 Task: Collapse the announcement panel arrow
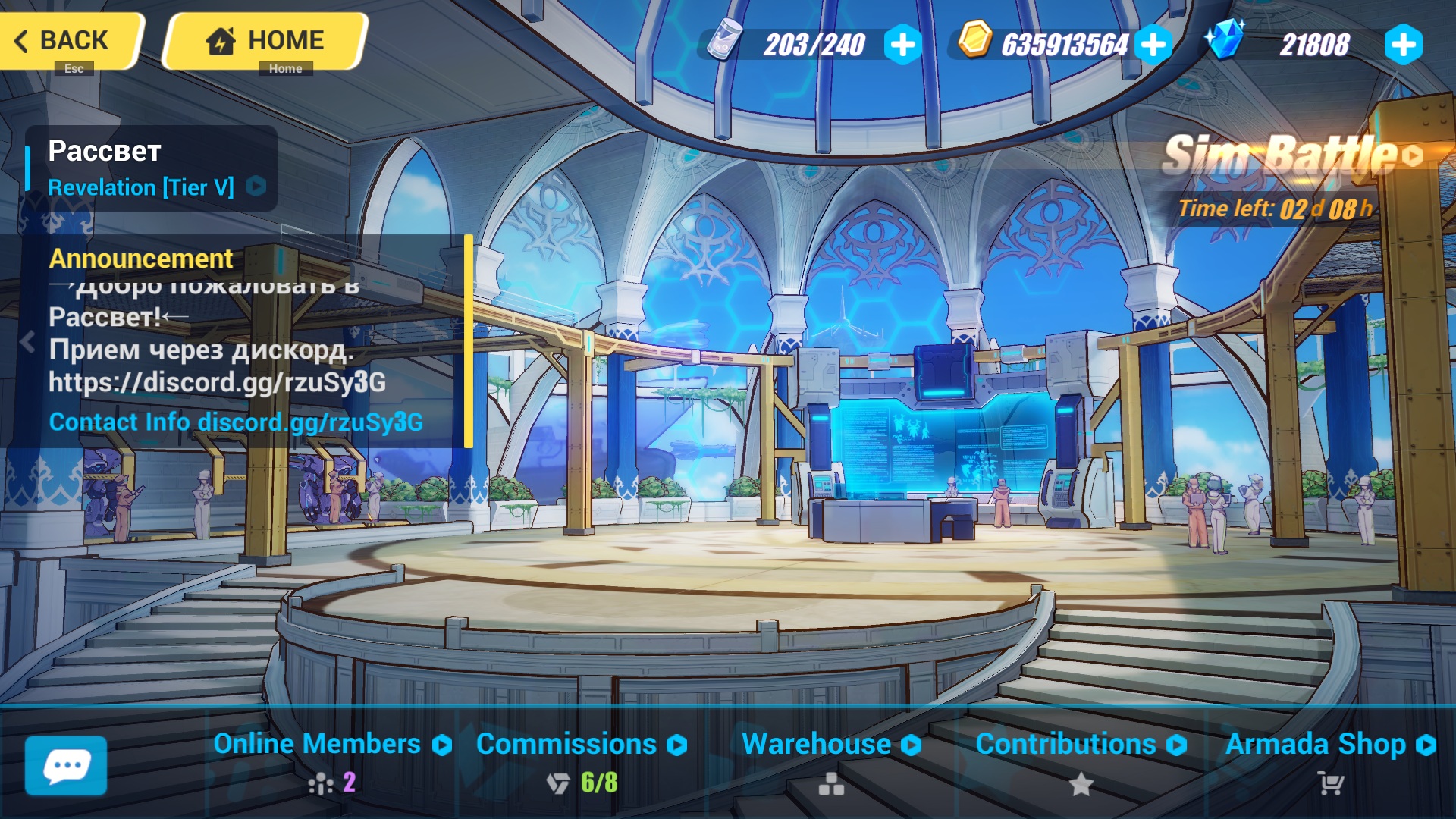pyautogui.click(x=28, y=342)
